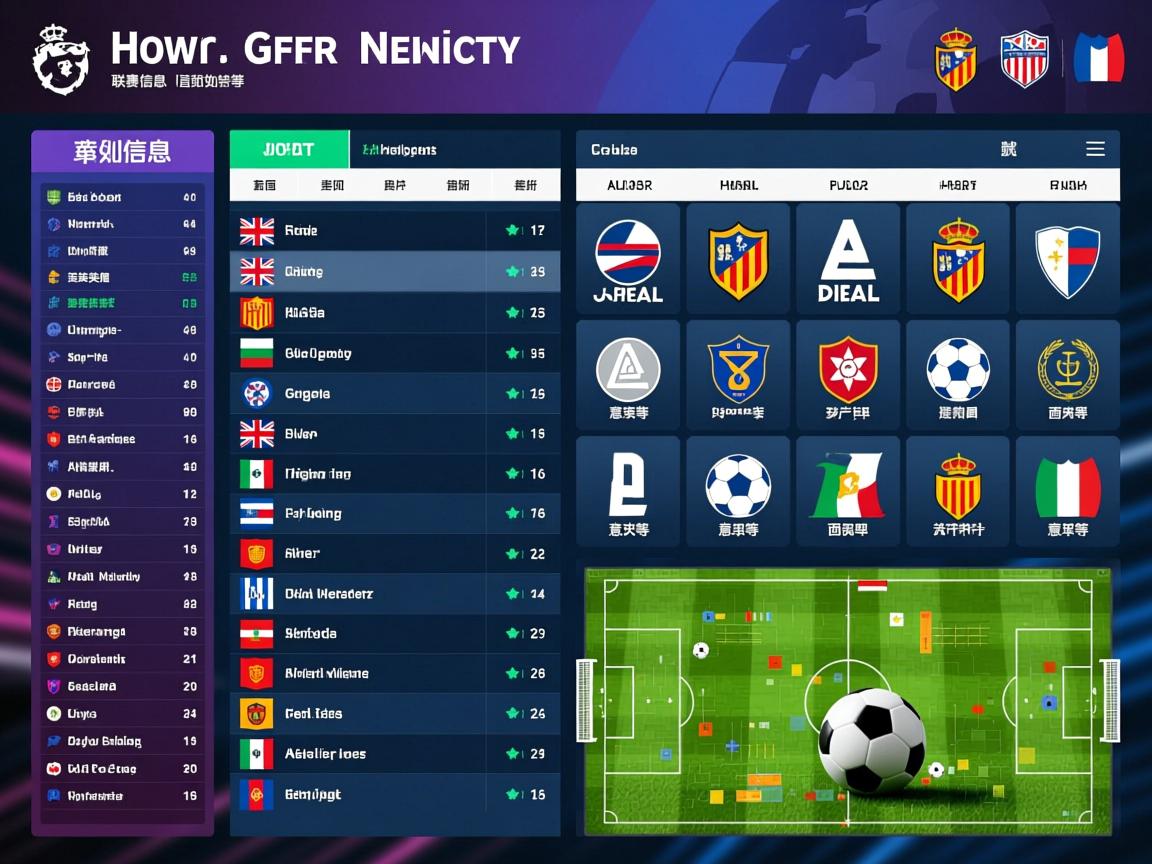
Task: Choose the gold laurel wreath emblem tile
Action: (1067, 376)
